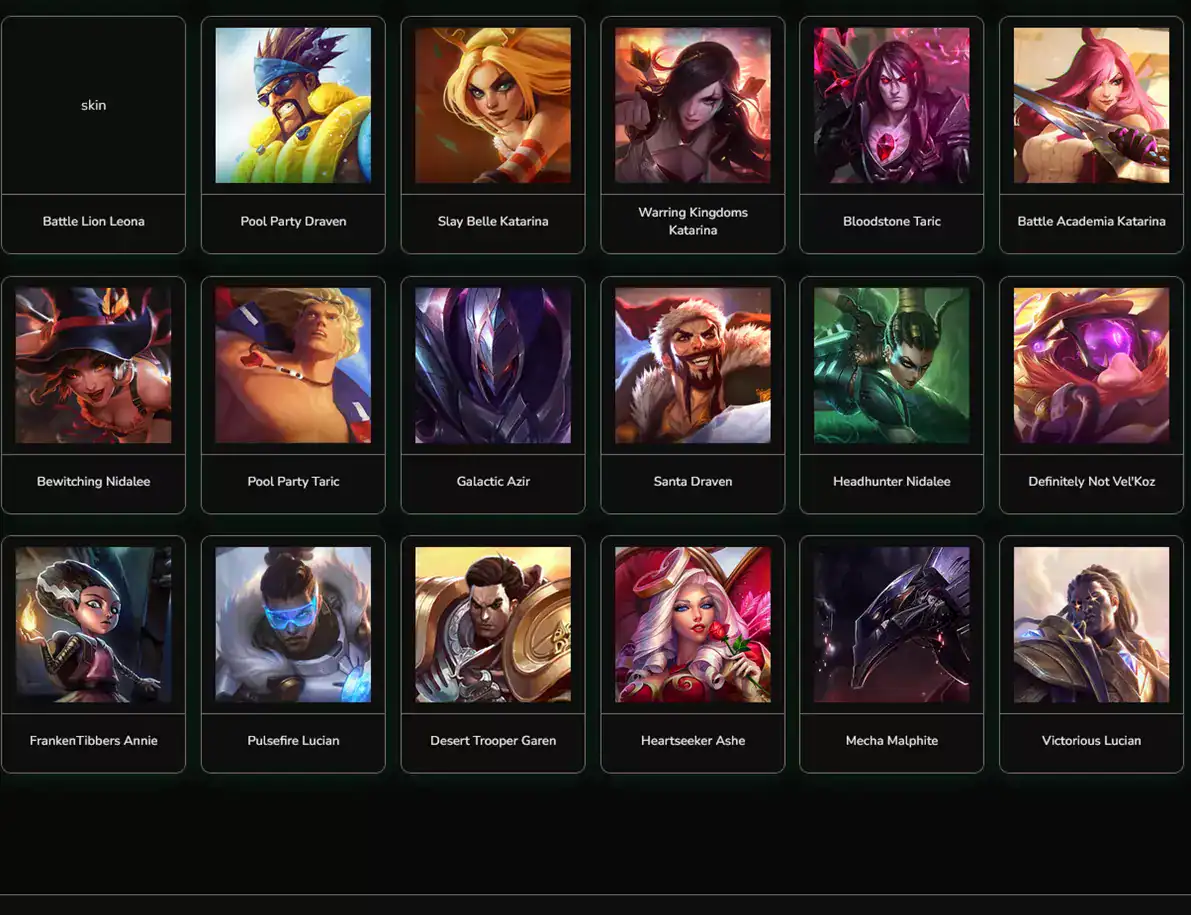This screenshot has height=915, width=1191.
Task: Open the FrankenTibbers Annie skin card
Action: coord(93,654)
